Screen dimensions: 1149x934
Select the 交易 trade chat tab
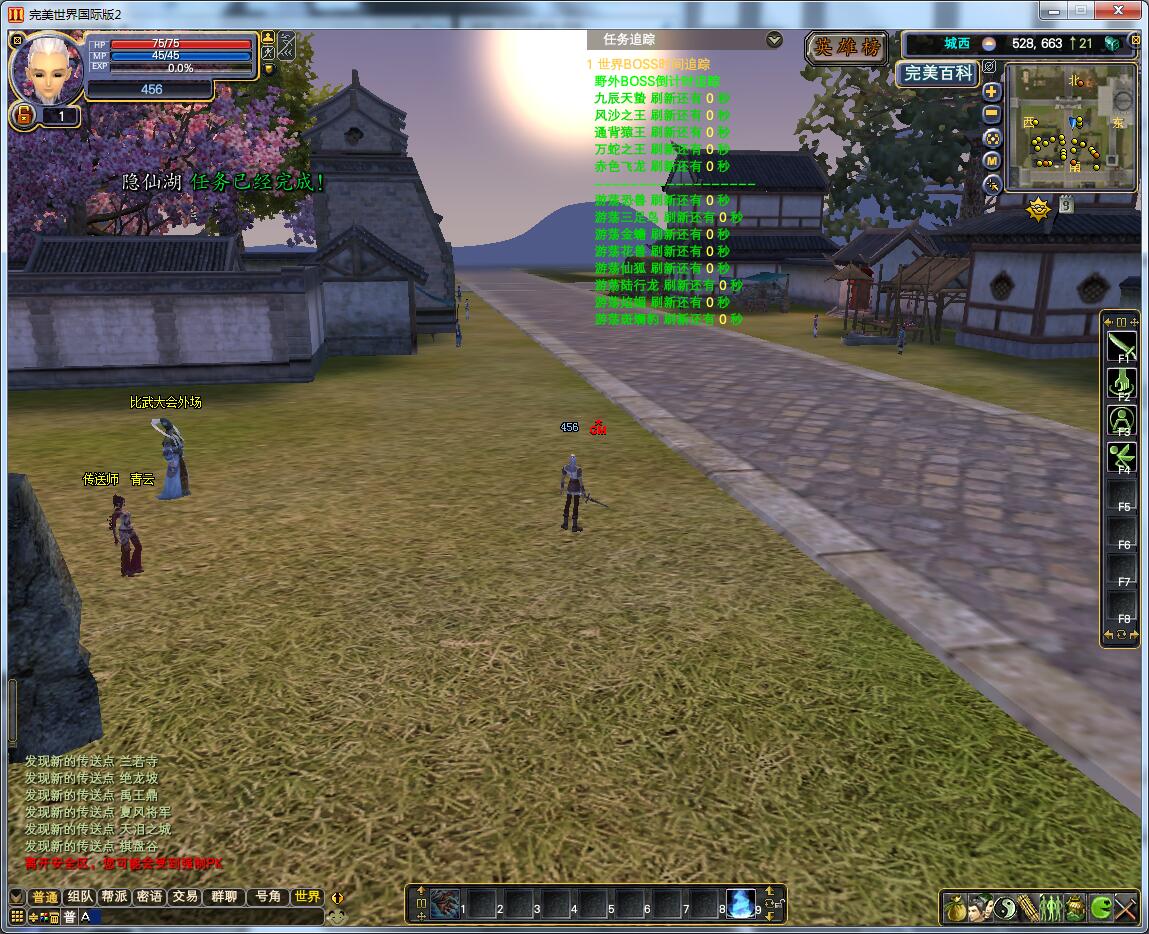(x=184, y=897)
